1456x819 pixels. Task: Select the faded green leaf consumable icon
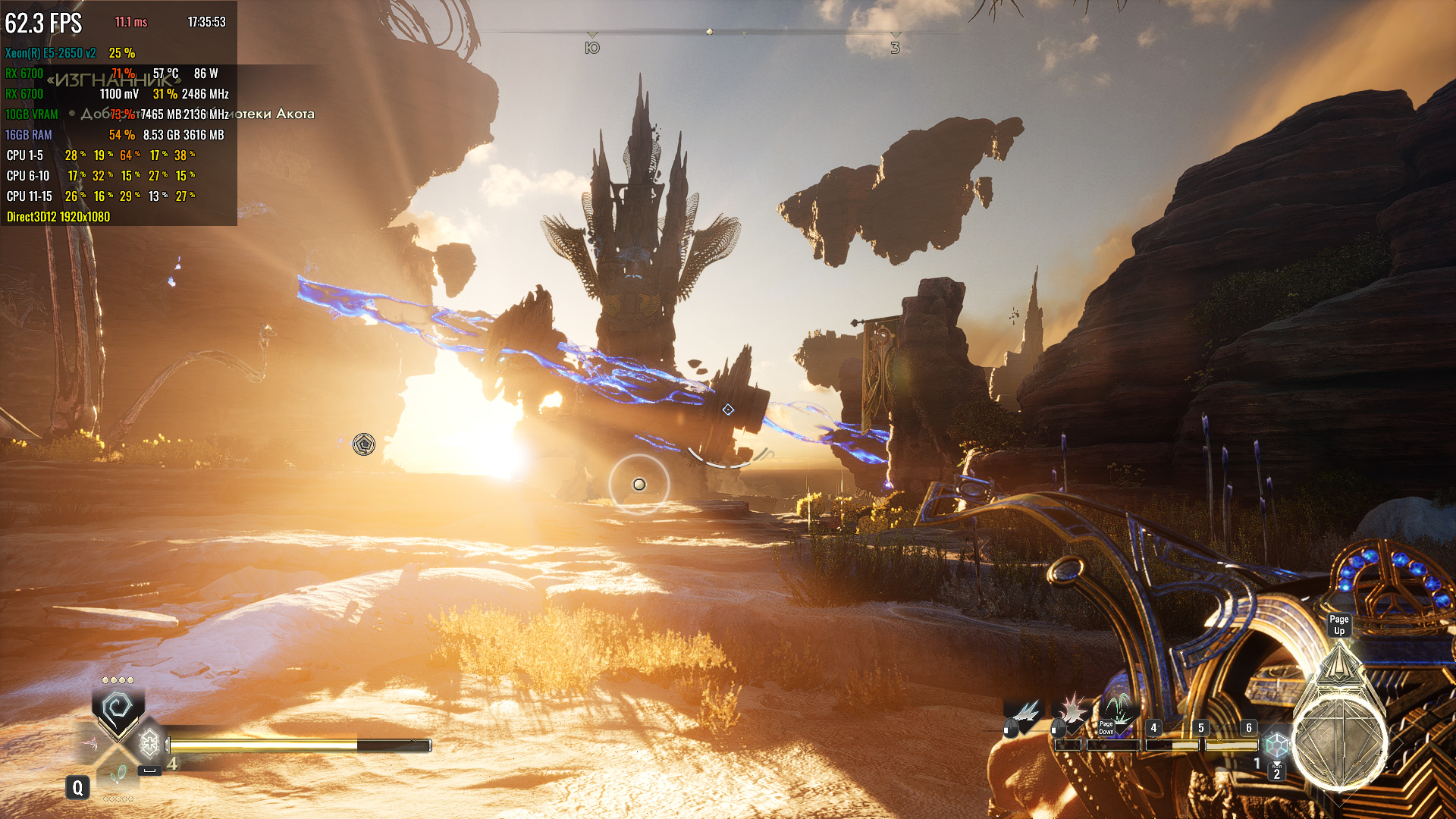click(118, 773)
